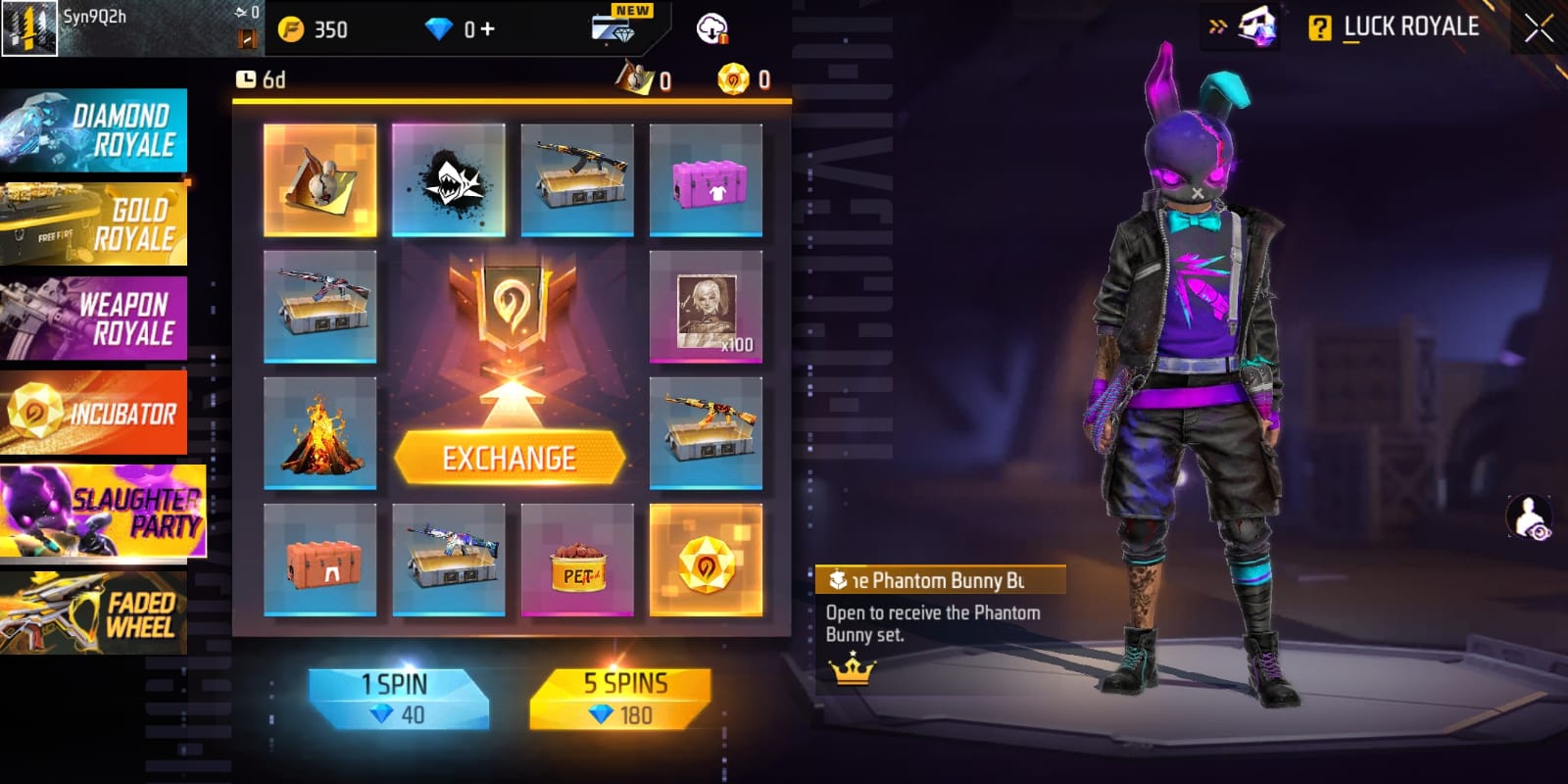Choose the character portrait x100 reward

pos(706,307)
